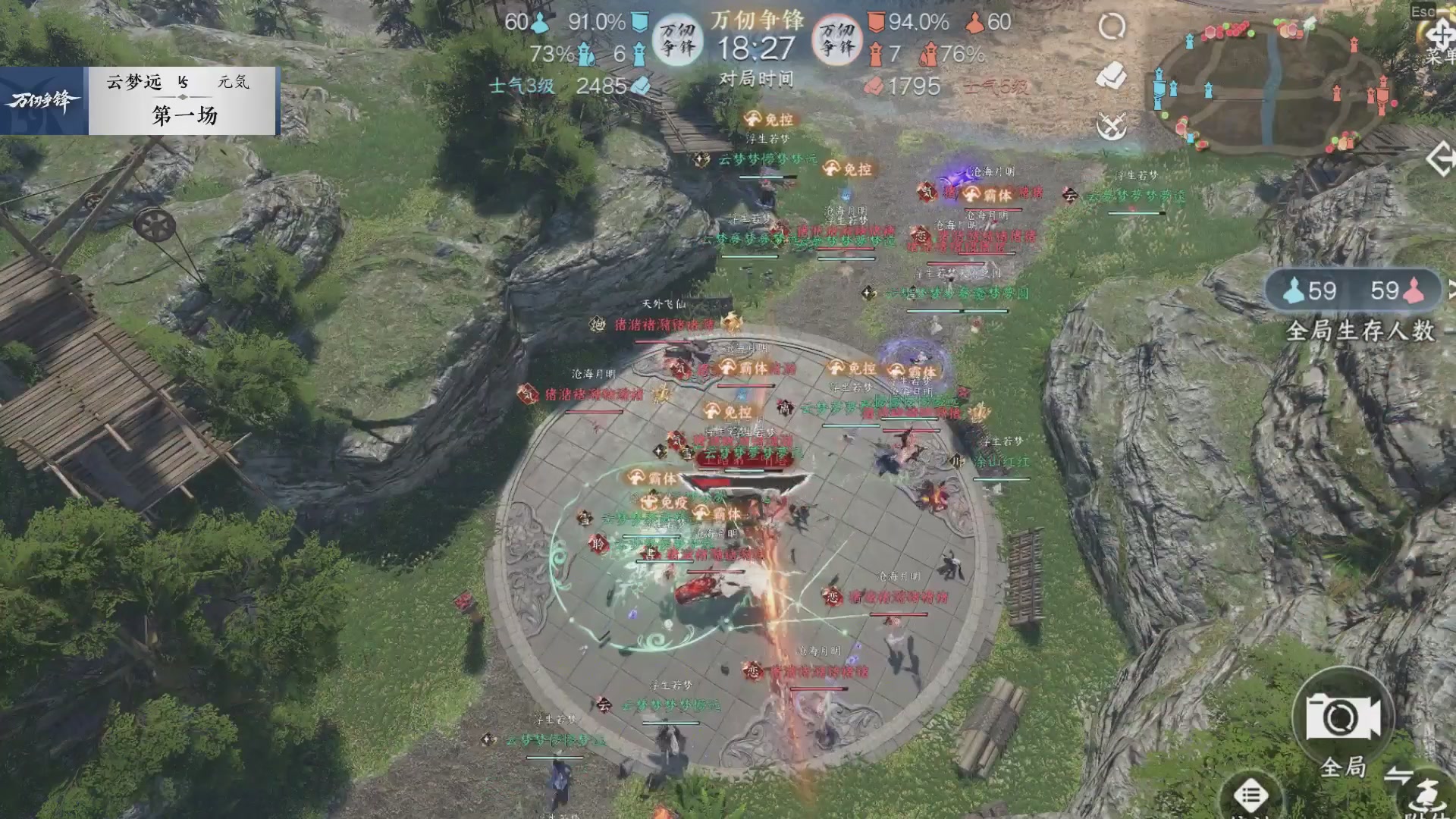
Task: Open the crossed swords combat stats icon
Action: point(1110,125)
